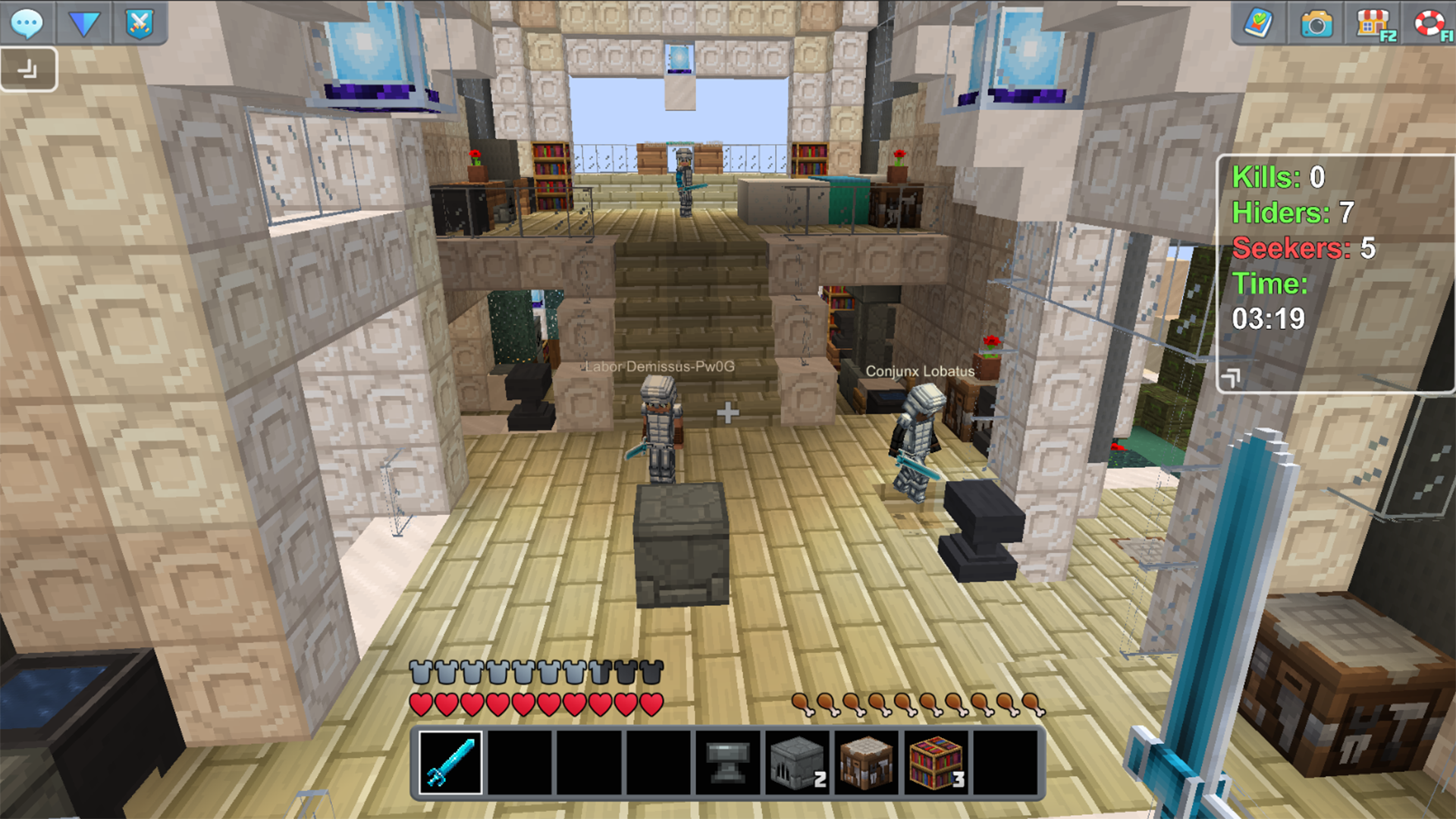Select the anvil item in the hotbar
The image size is (1456, 819).
728,762
